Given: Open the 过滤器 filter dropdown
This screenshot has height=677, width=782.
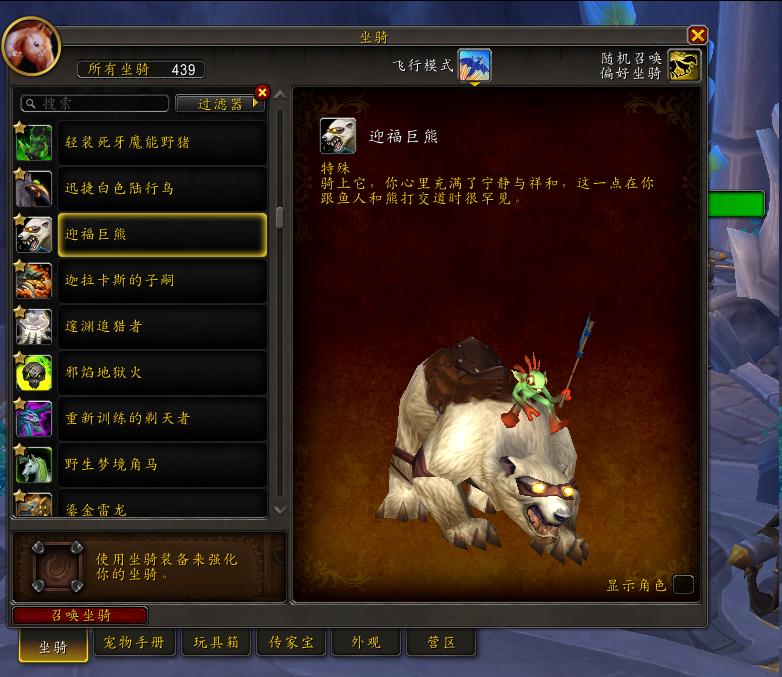Looking at the screenshot, I should click(x=221, y=103).
